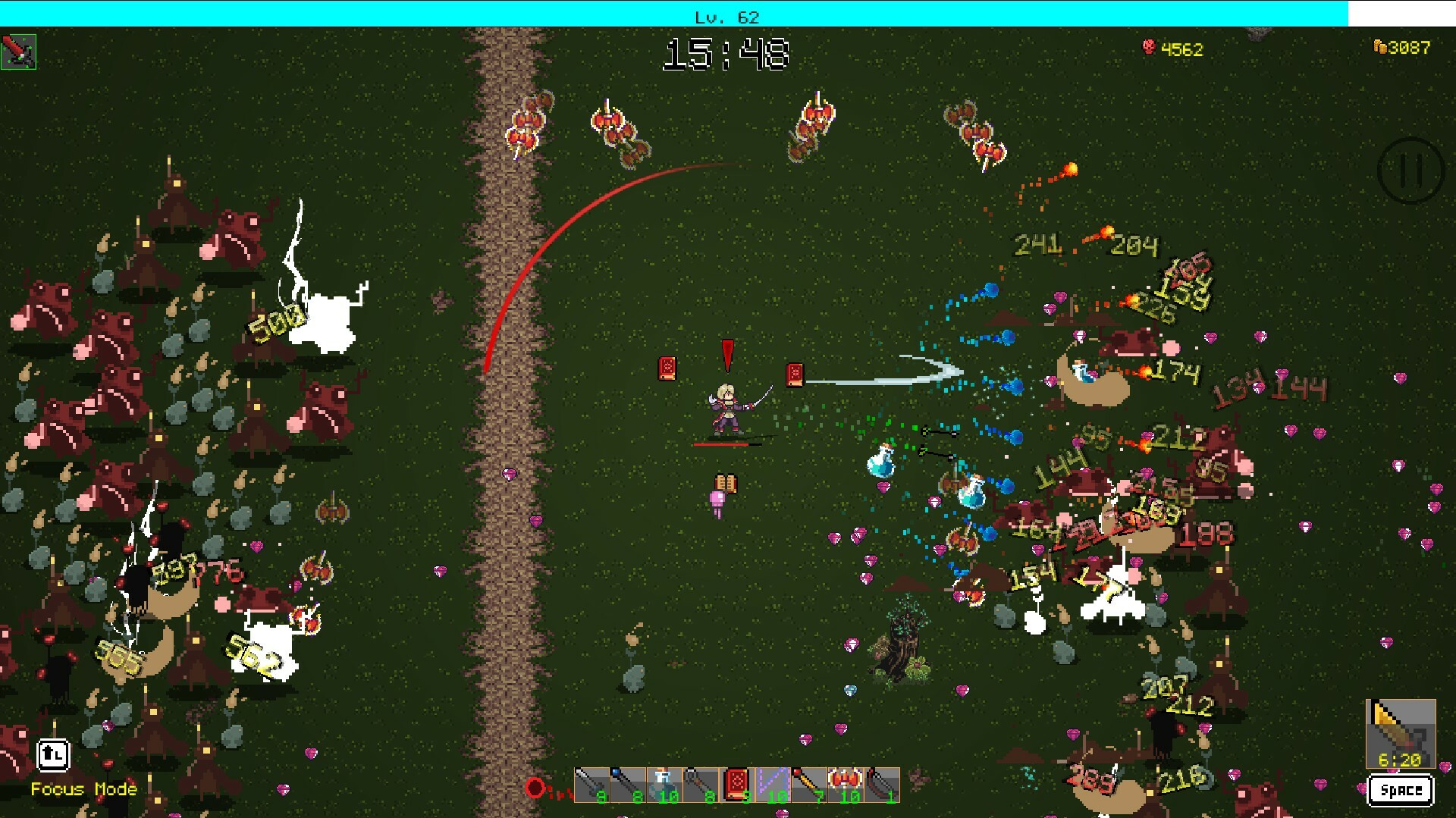
Task: Select the potion flask weapon slot
Action: pos(663,785)
